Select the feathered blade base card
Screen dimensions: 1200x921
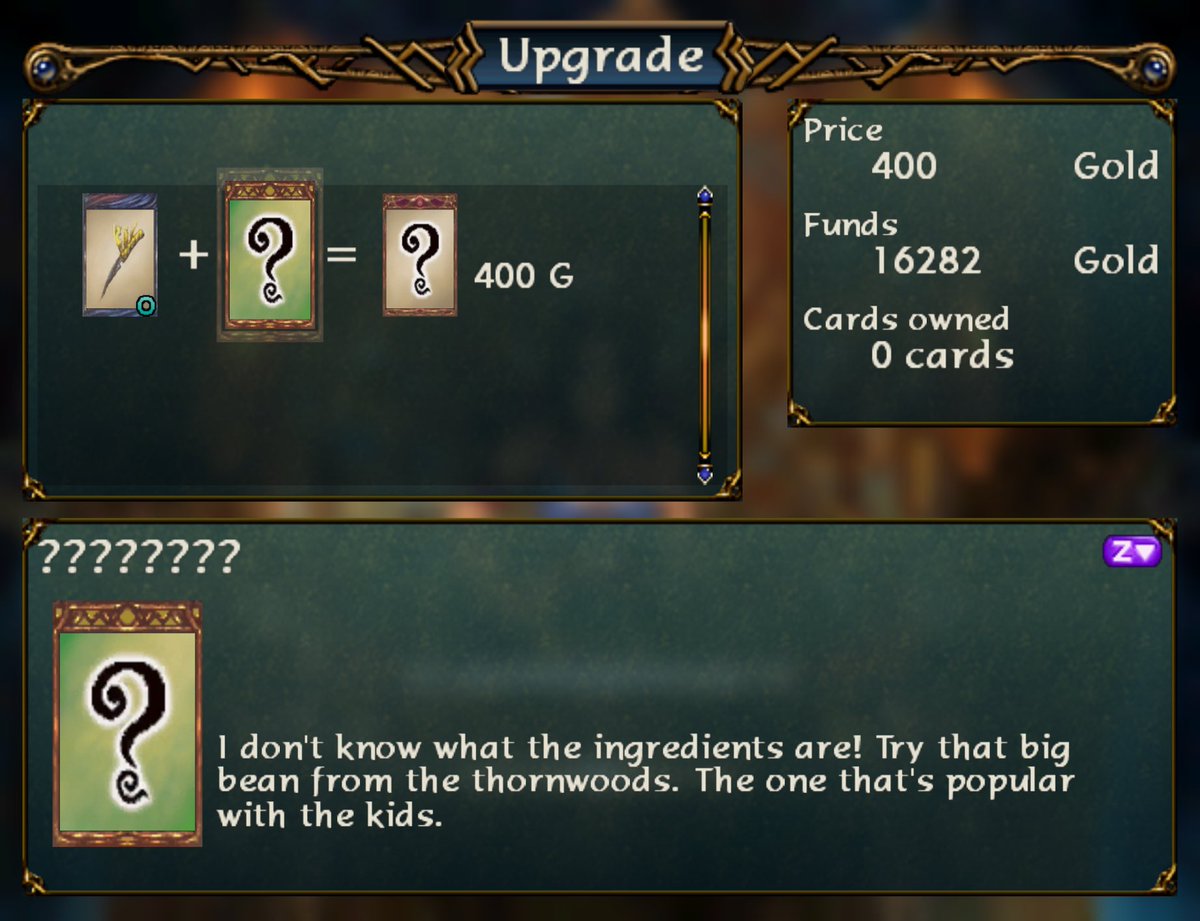[x=120, y=255]
